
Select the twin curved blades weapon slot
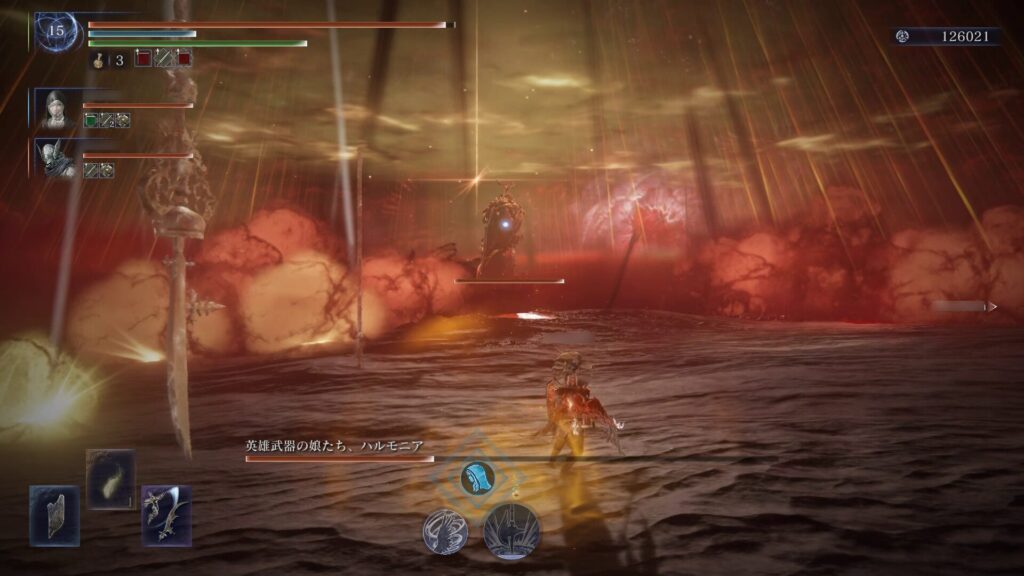(x=166, y=515)
